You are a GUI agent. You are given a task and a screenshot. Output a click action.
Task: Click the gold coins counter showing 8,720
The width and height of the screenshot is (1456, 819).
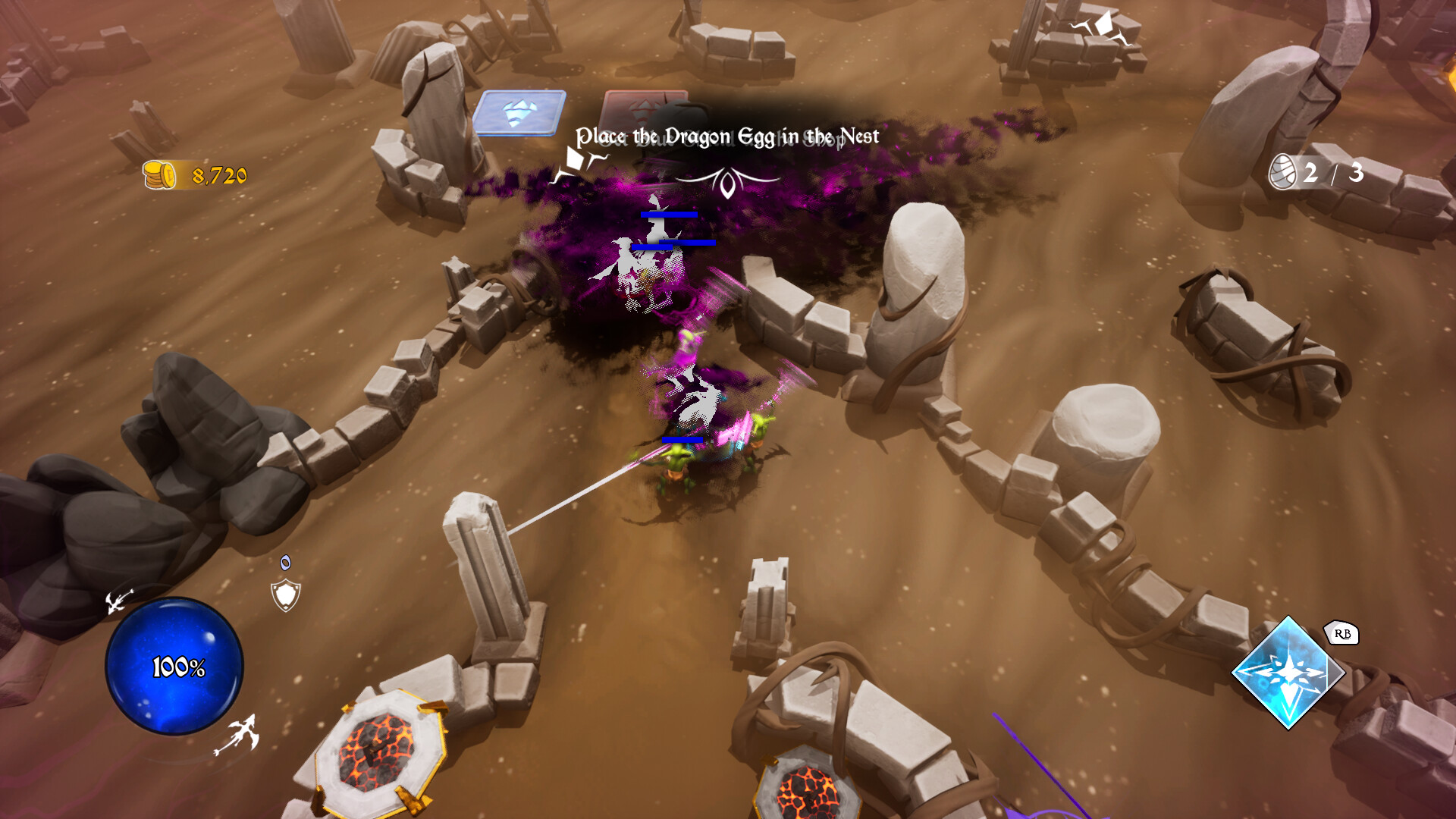pos(191,173)
